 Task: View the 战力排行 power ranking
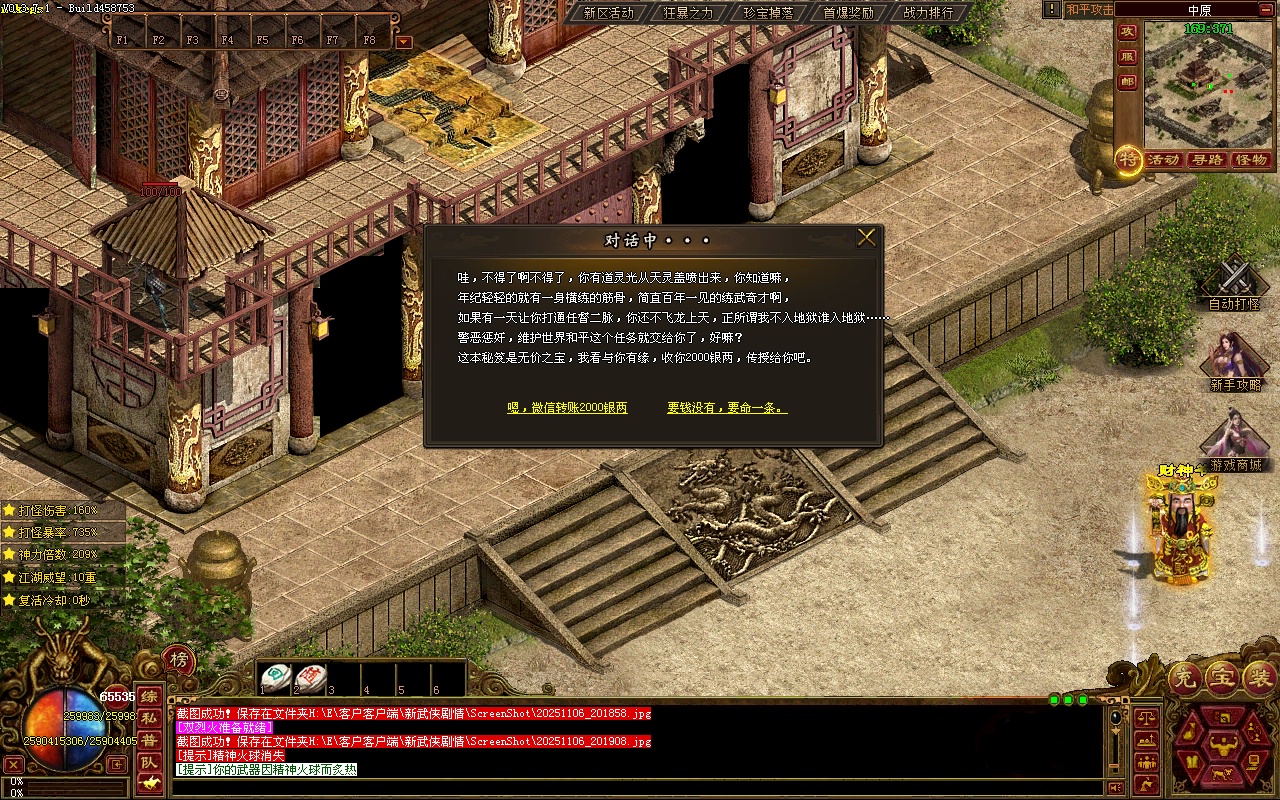[x=928, y=13]
